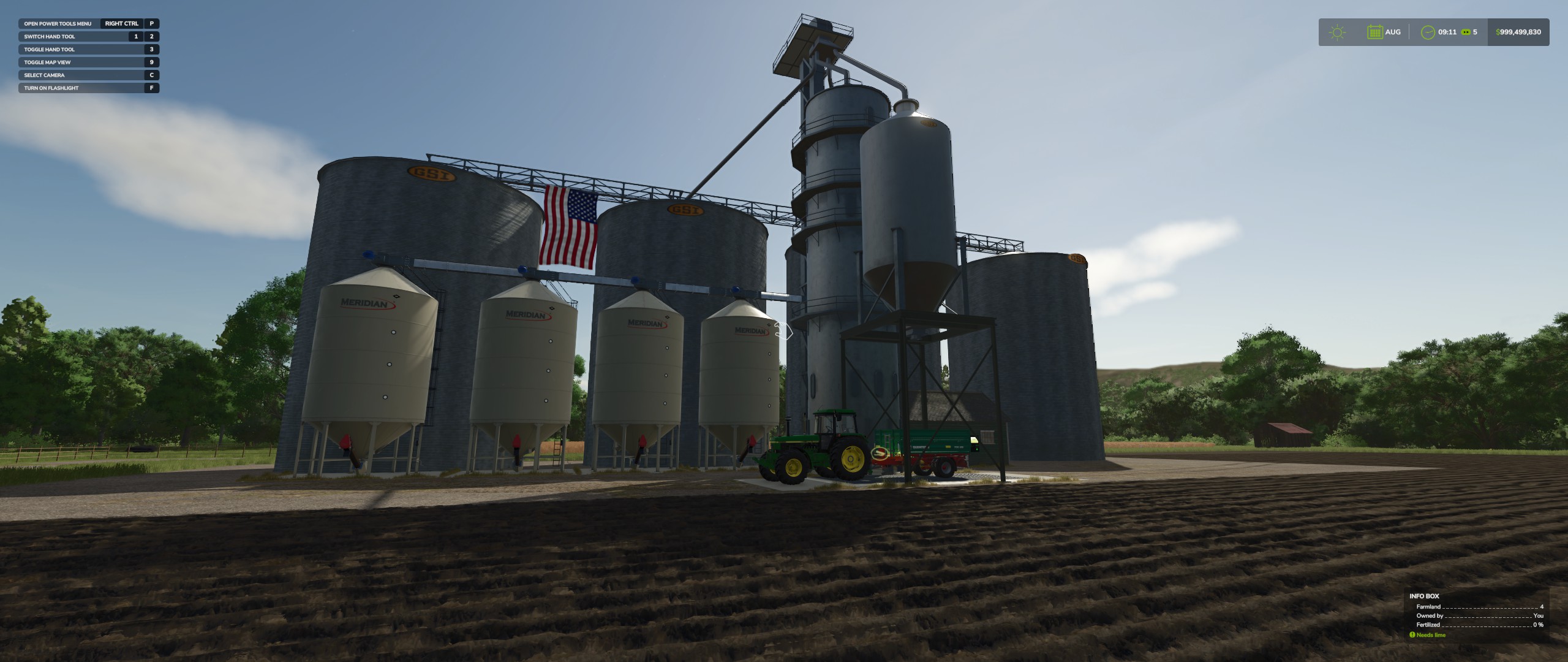Image resolution: width=1568 pixels, height=662 pixels.
Task: Click the clock icon showing 09:11
Action: [1430, 32]
